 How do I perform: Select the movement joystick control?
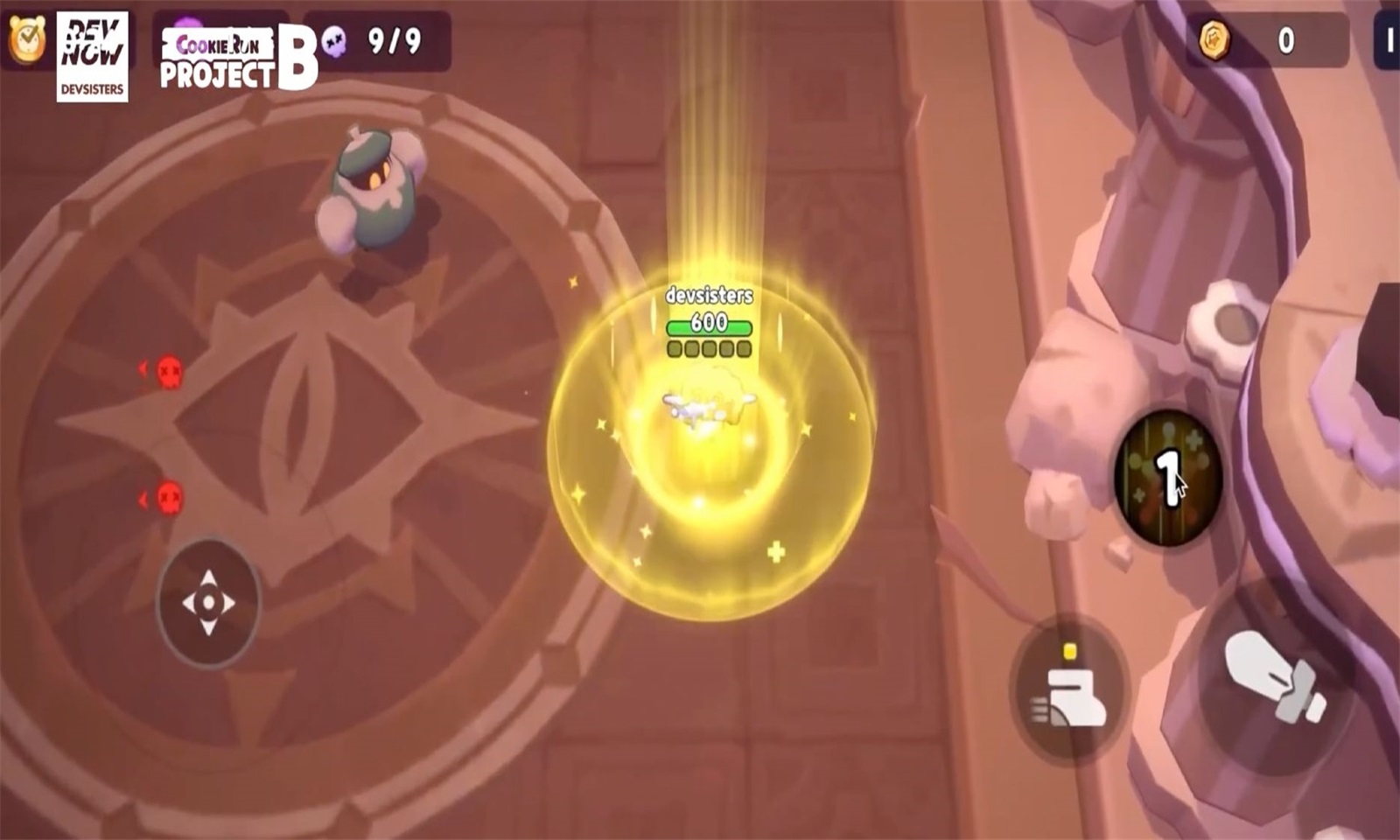[207, 601]
